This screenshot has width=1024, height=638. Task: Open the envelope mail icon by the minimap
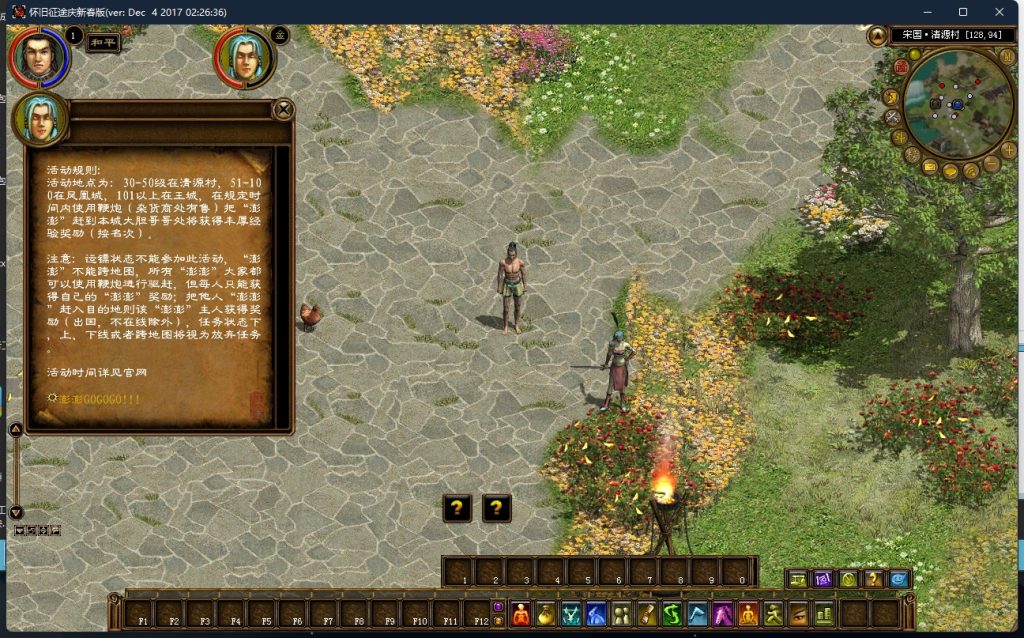pyautogui.click(x=930, y=166)
